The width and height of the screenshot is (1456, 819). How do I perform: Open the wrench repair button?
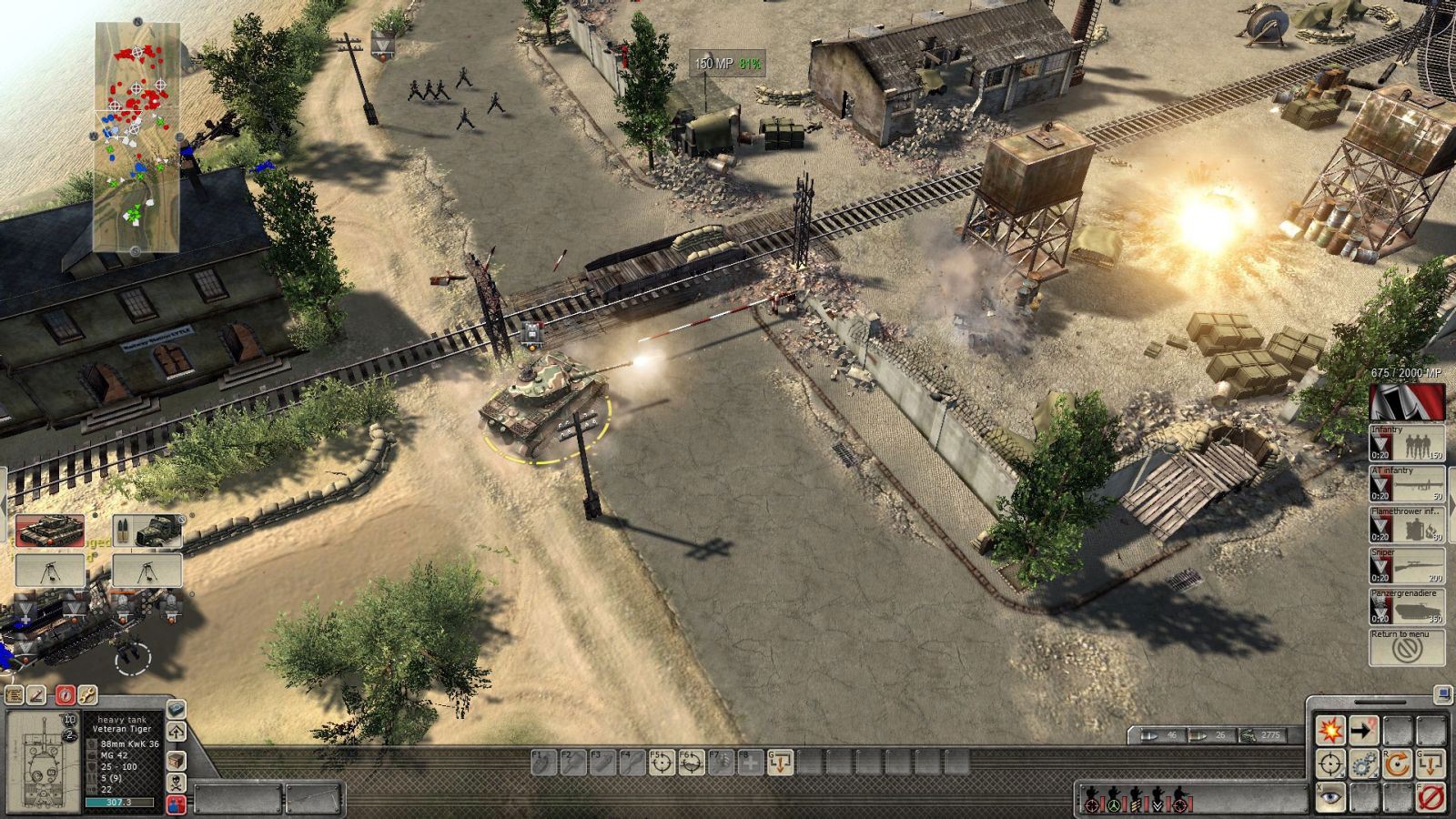[x=87, y=695]
